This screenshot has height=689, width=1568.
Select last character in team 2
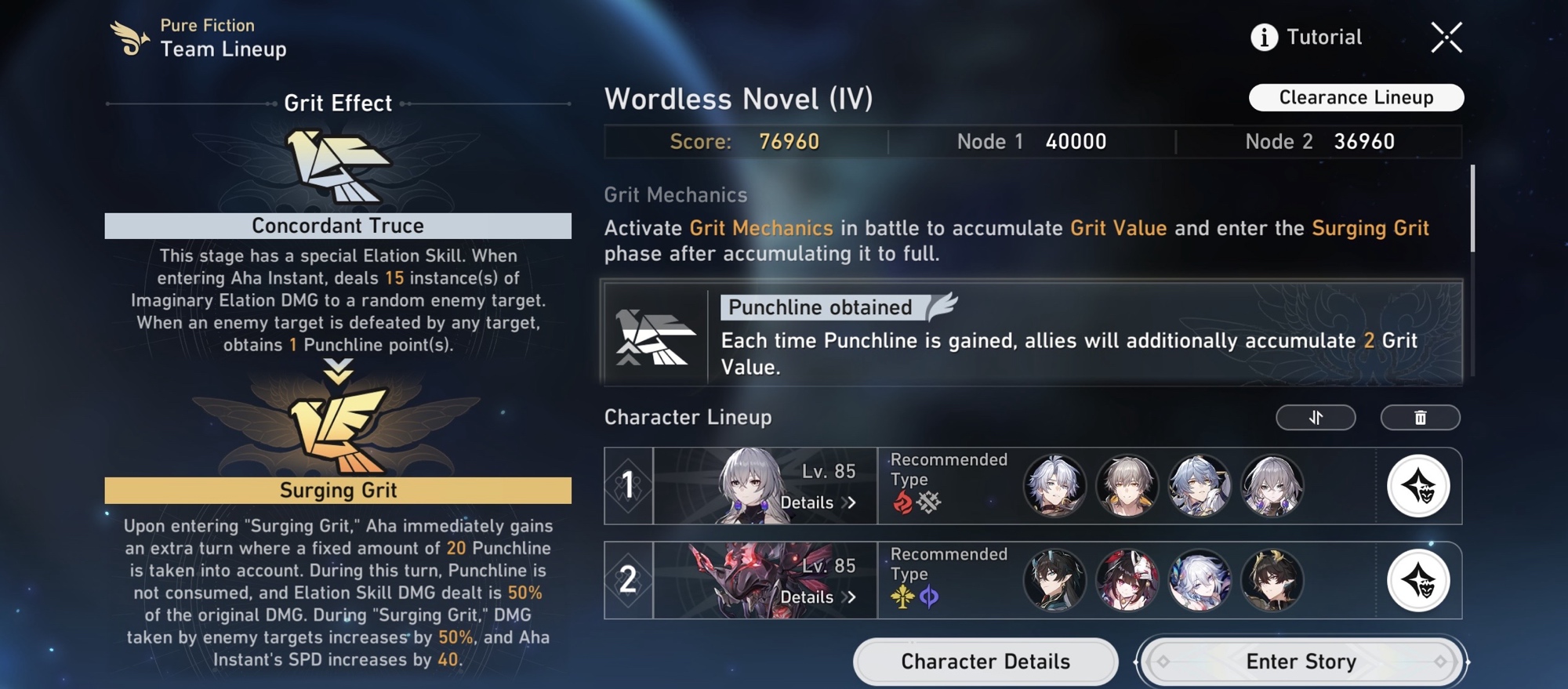pyautogui.click(x=1272, y=581)
